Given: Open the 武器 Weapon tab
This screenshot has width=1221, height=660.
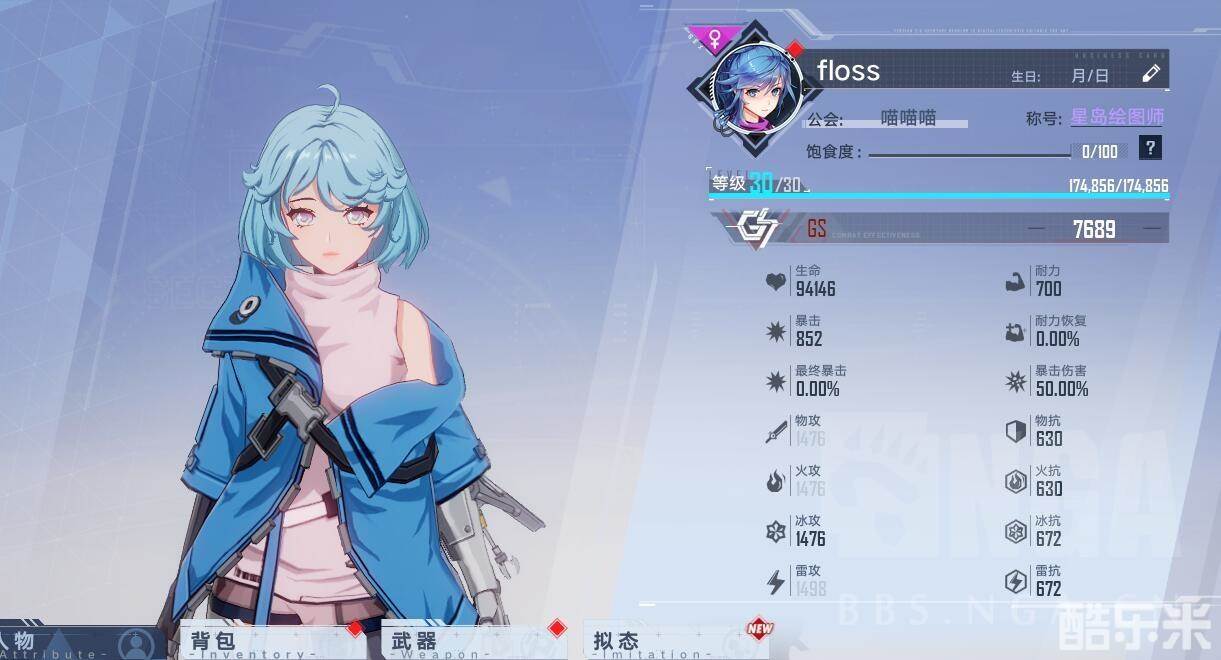Looking at the screenshot, I should click(x=470, y=642).
